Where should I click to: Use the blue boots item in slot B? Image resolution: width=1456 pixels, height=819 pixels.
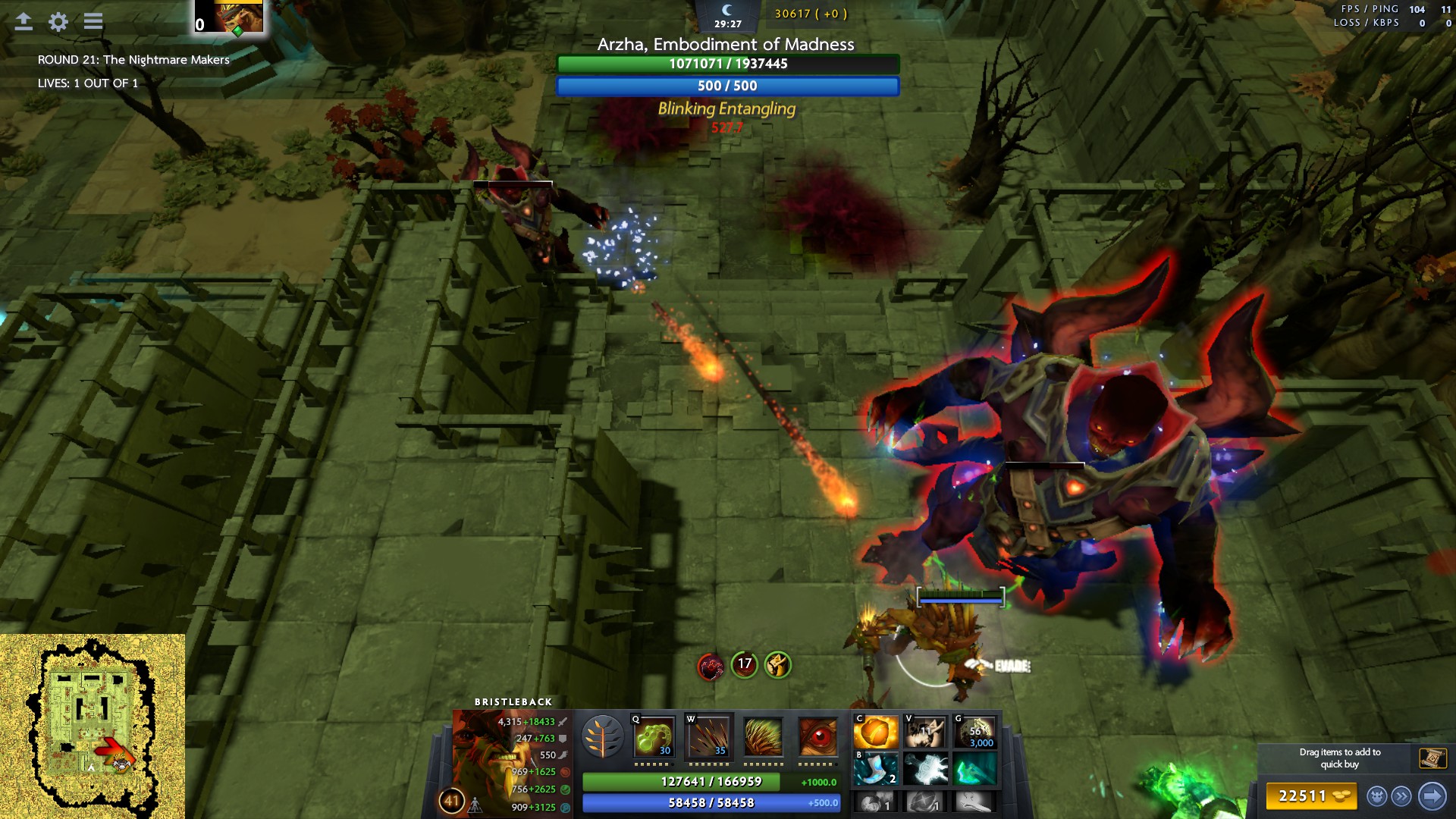[876, 769]
